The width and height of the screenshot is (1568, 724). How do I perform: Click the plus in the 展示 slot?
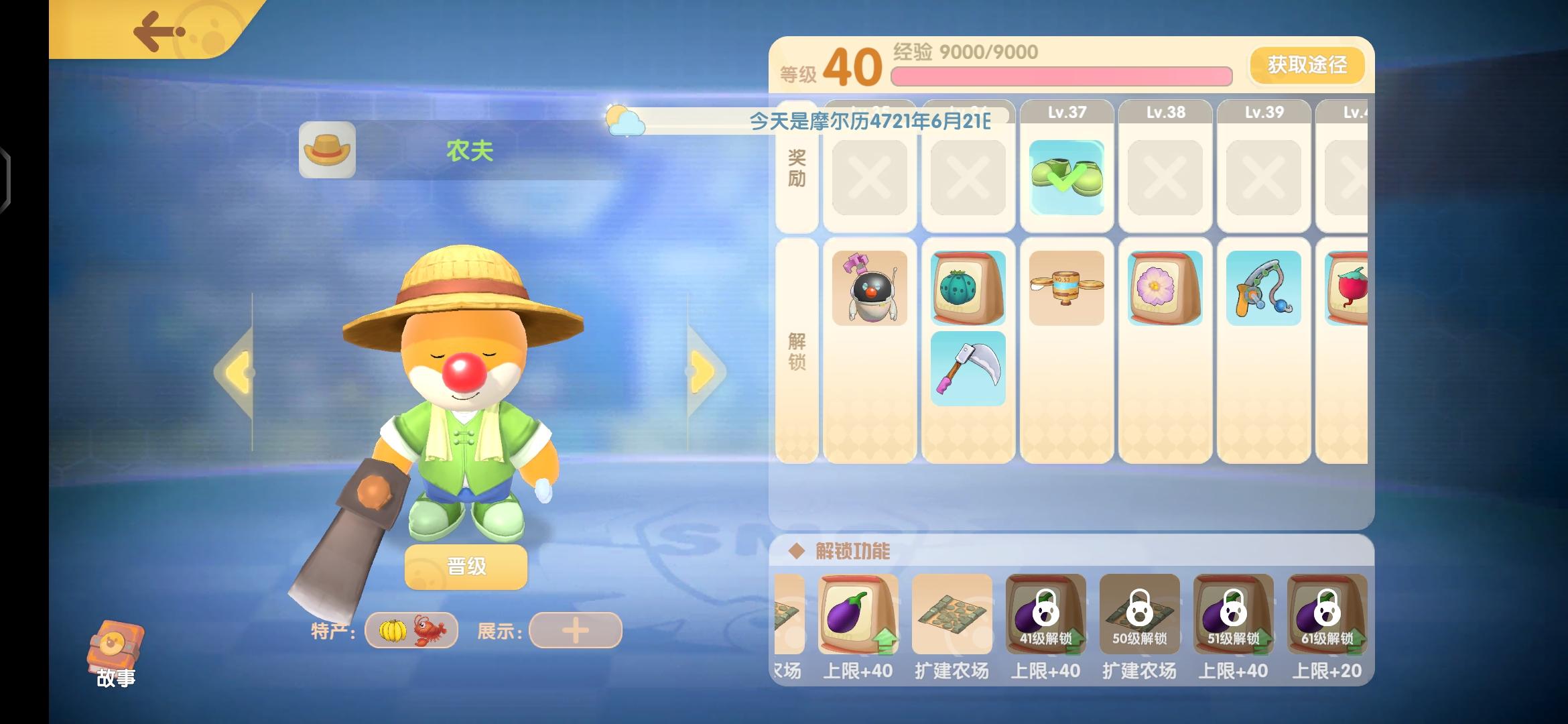tap(575, 631)
